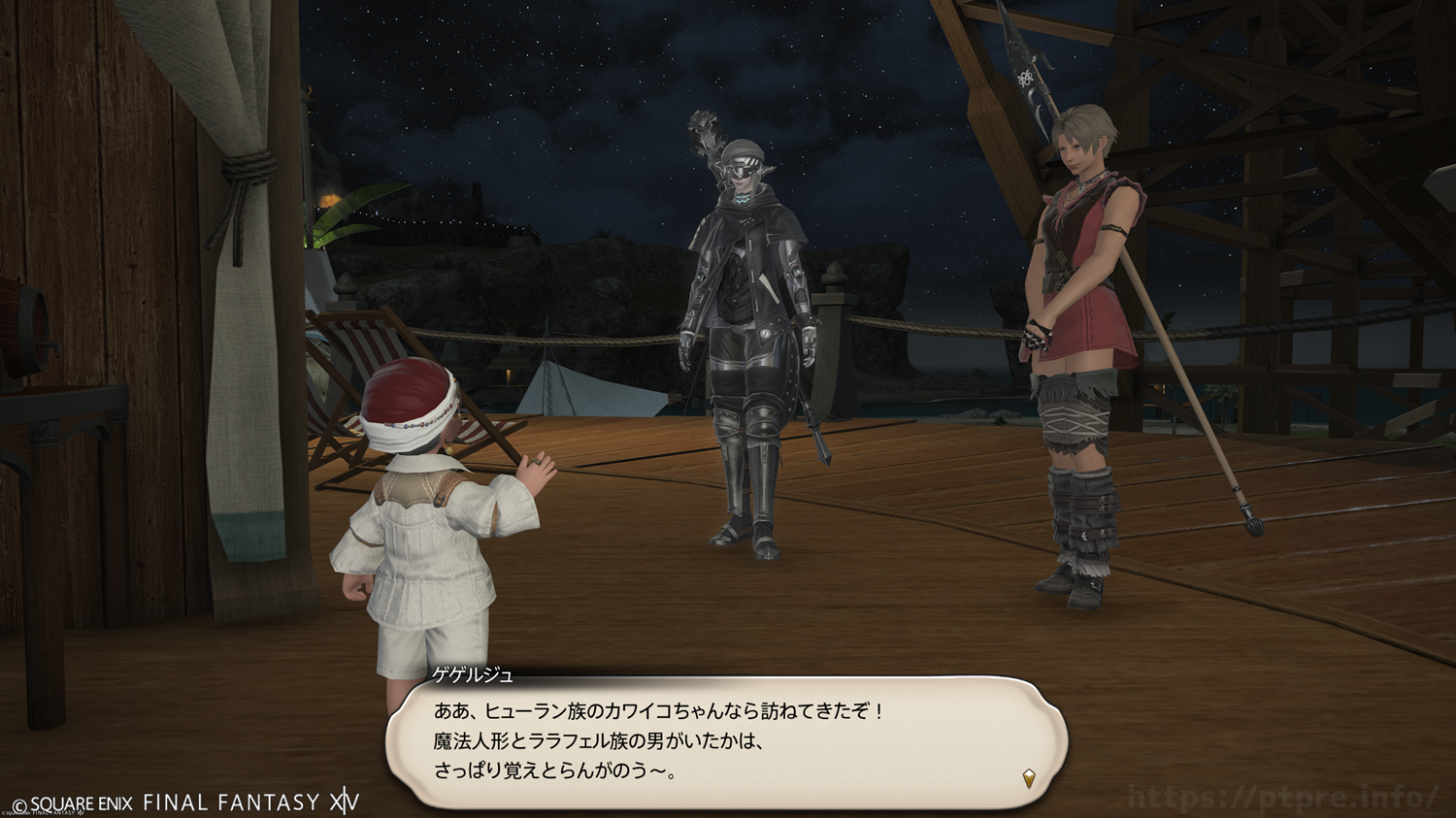Screen dimensions: 1456x818
Task: Advance dialogue with the yellow arrow indicator
Action: coord(1029,777)
